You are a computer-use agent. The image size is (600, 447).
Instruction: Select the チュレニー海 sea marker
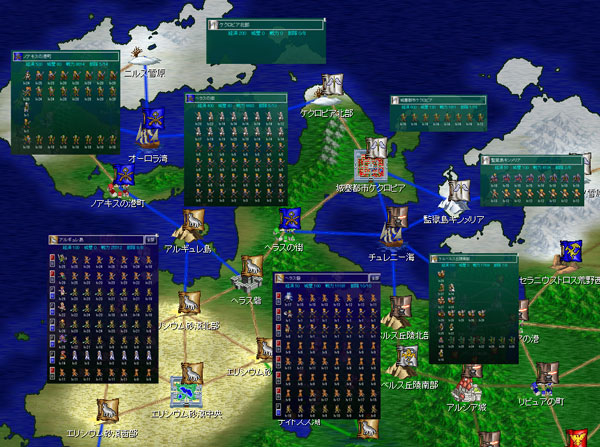click(x=394, y=226)
